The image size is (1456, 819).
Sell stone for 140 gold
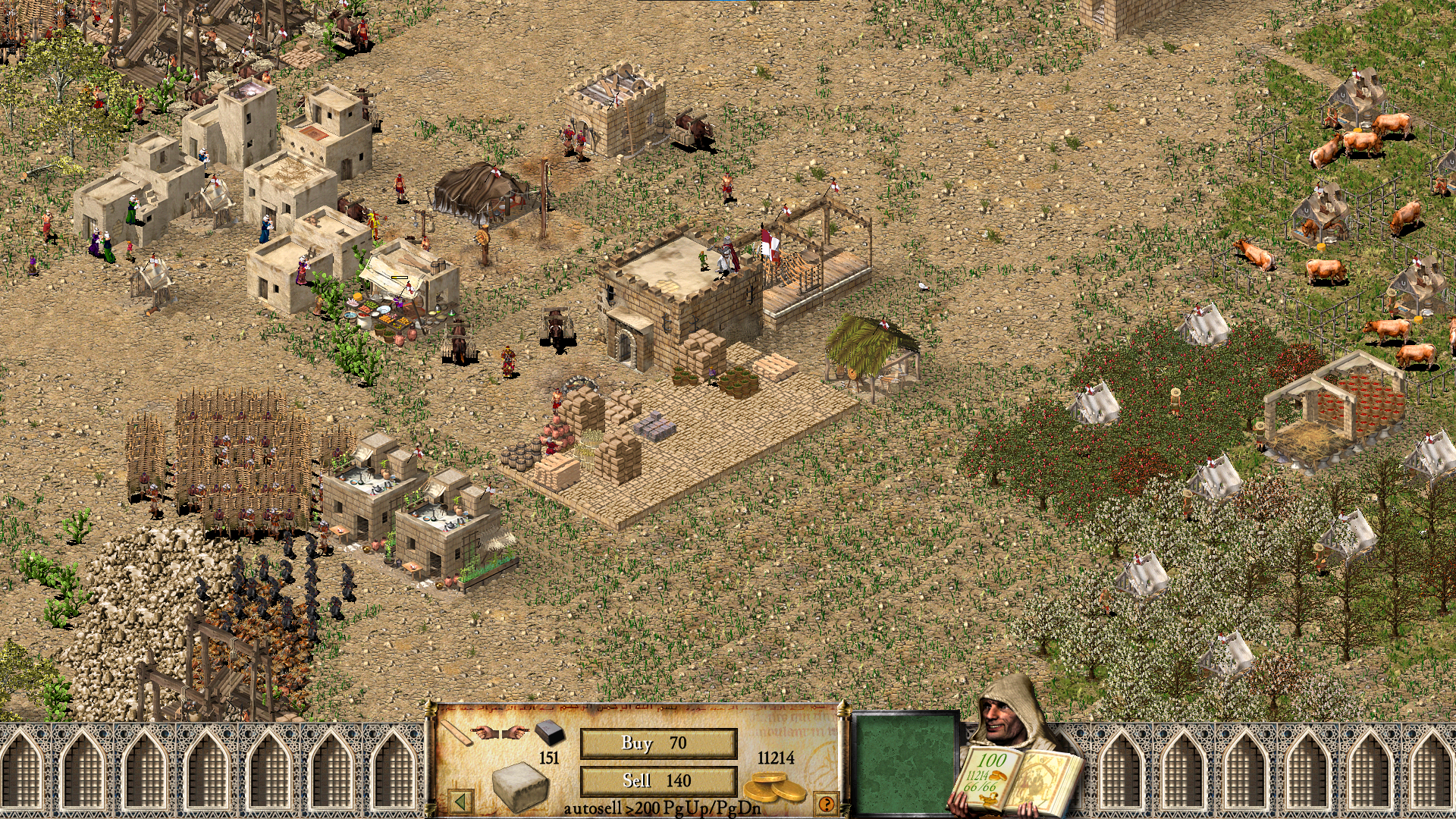[657, 780]
